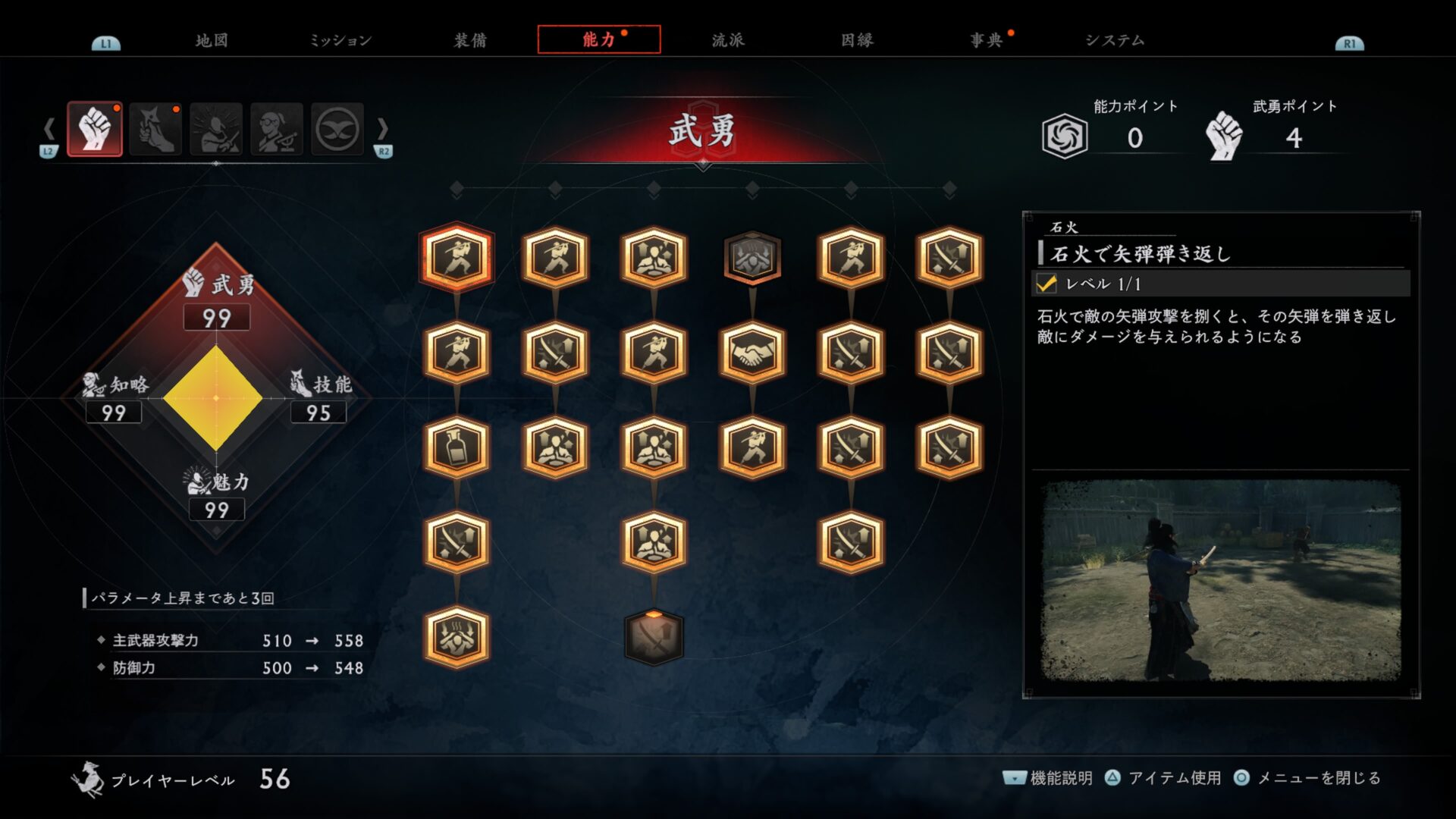This screenshot has height=819, width=1456.
Task: Pick the handshake skill node
Action: pos(752,353)
